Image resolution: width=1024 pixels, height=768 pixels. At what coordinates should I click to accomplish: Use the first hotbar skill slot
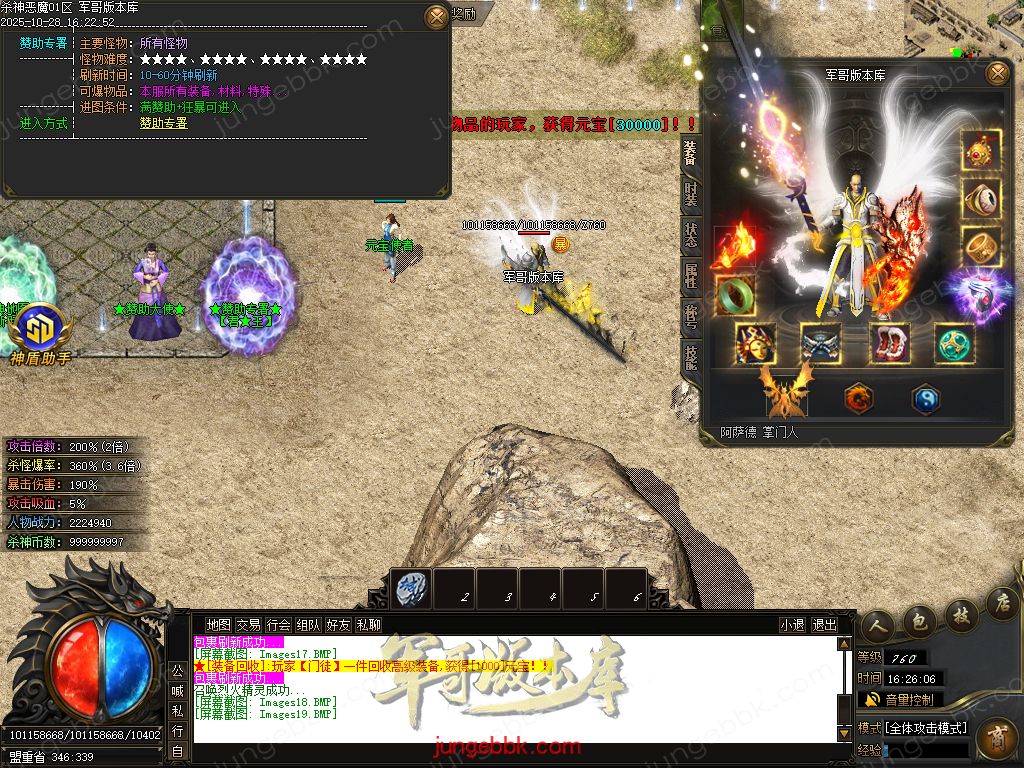pos(411,588)
